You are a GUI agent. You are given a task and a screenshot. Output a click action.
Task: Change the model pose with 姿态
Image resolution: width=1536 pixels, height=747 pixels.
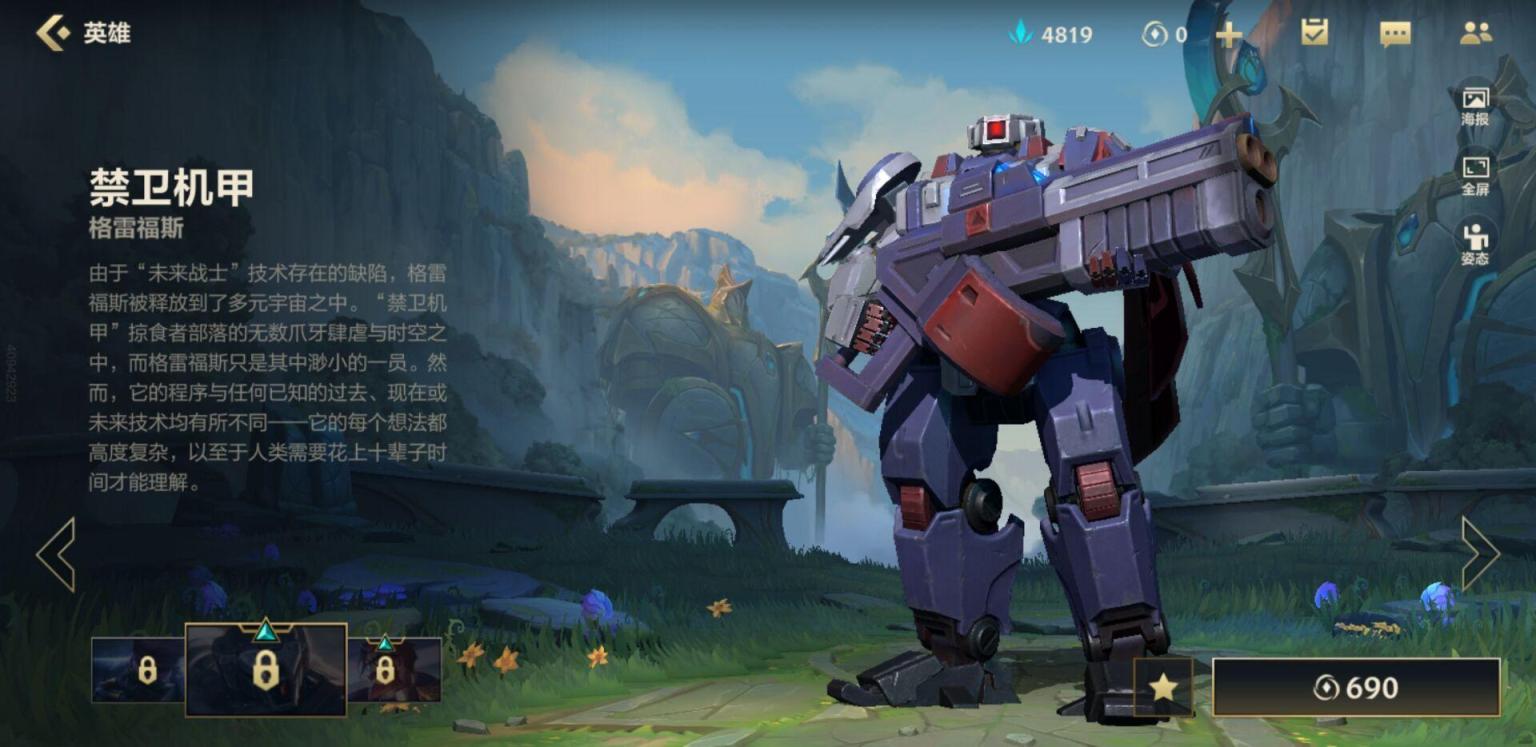pyautogui.click(x=1475, y=244)
